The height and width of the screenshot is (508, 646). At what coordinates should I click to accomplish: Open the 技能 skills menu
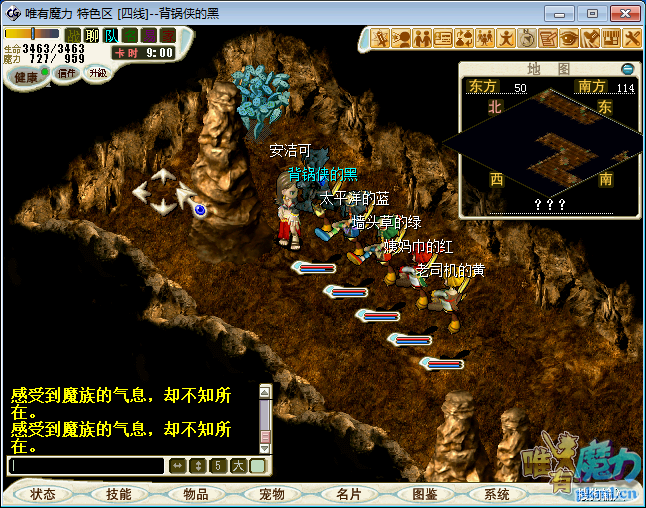pyautogui.click(x=119, y=494)
